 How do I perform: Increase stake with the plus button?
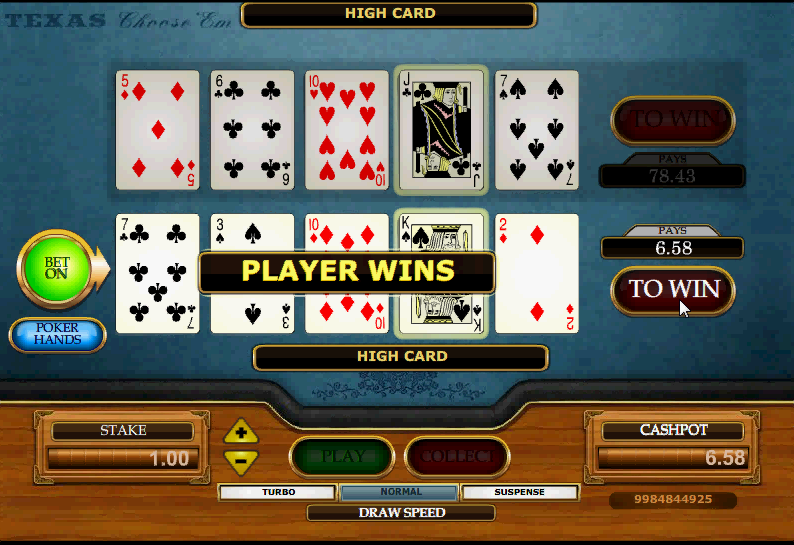coord(241,434)
